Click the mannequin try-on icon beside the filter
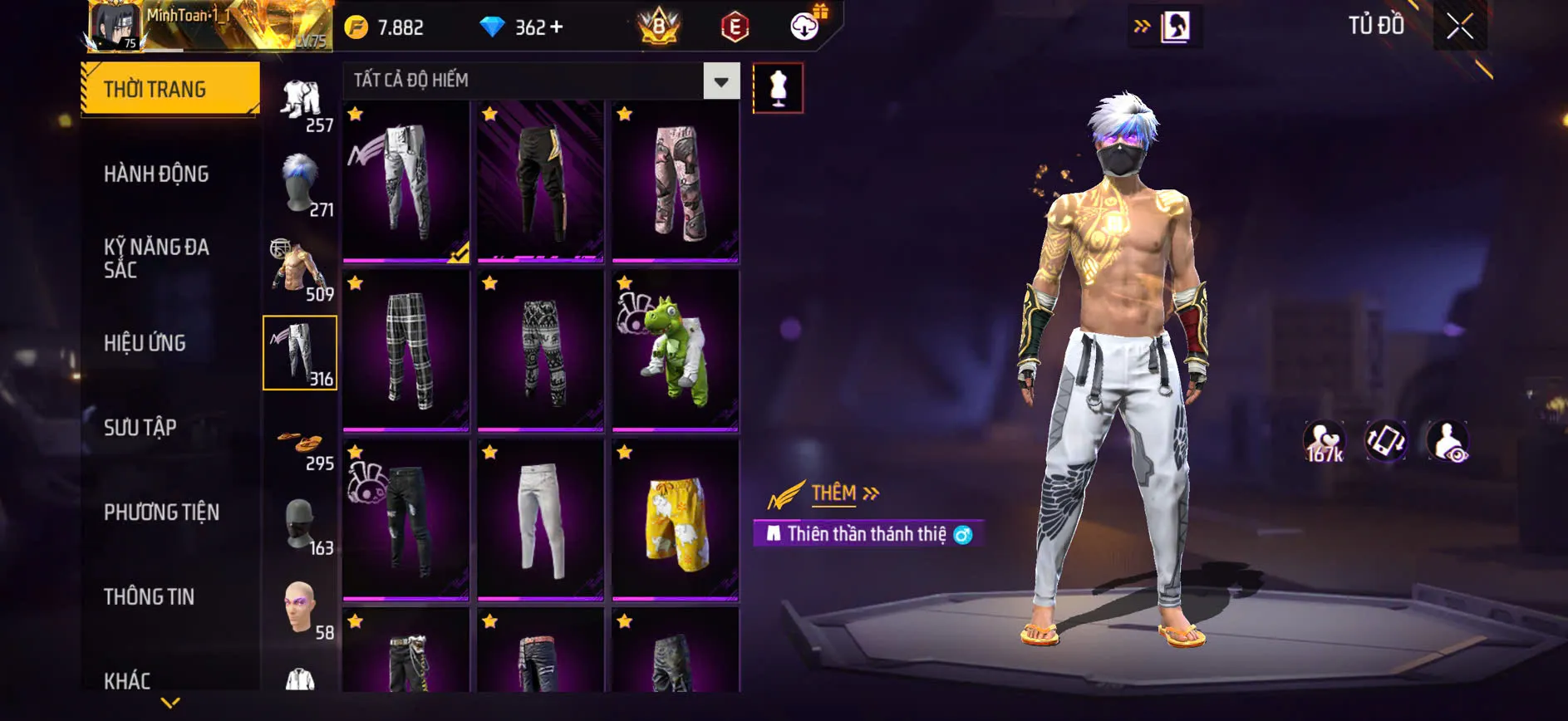The height and width of the screenshot is (721, 1568). tap(778, 87)
